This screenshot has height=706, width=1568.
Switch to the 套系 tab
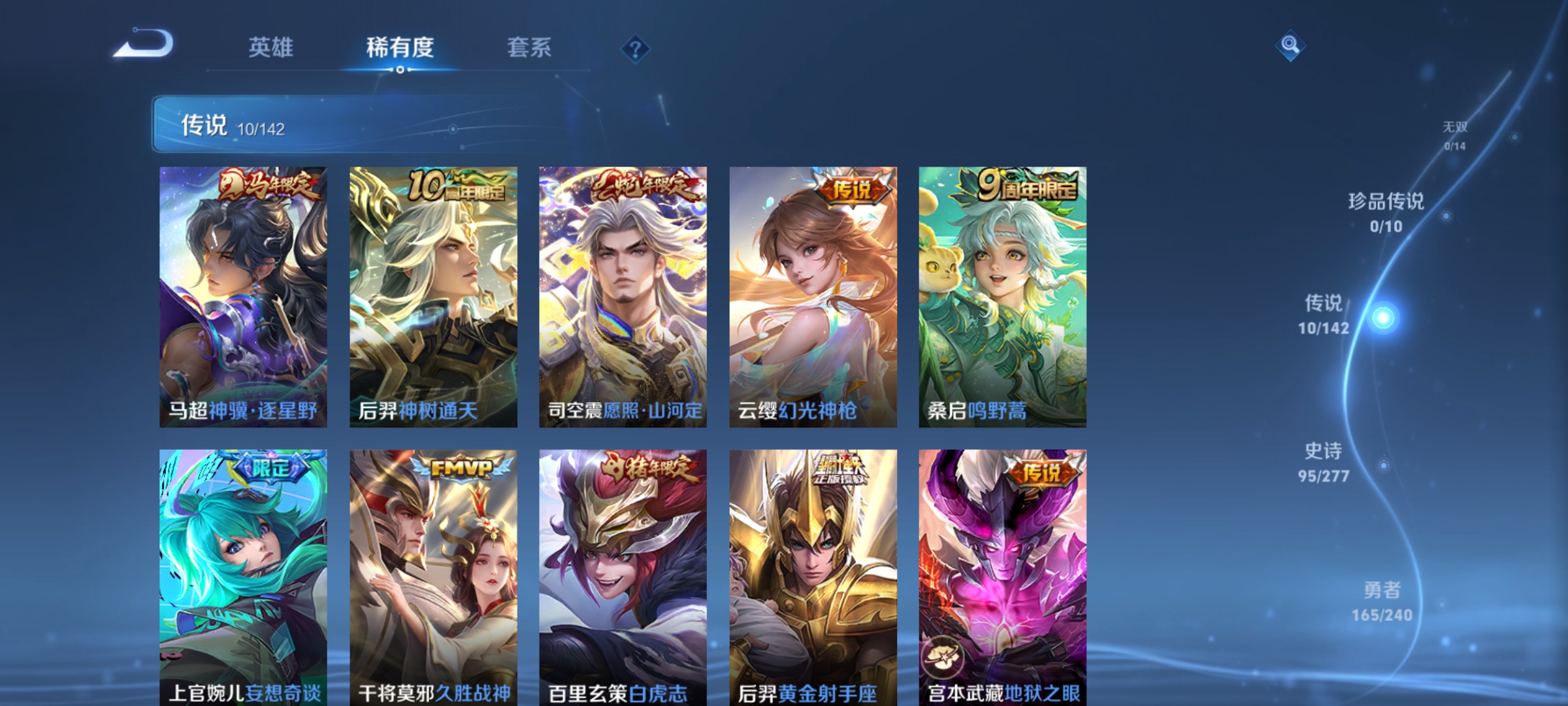pyautogui.click(x=529, y=46)
